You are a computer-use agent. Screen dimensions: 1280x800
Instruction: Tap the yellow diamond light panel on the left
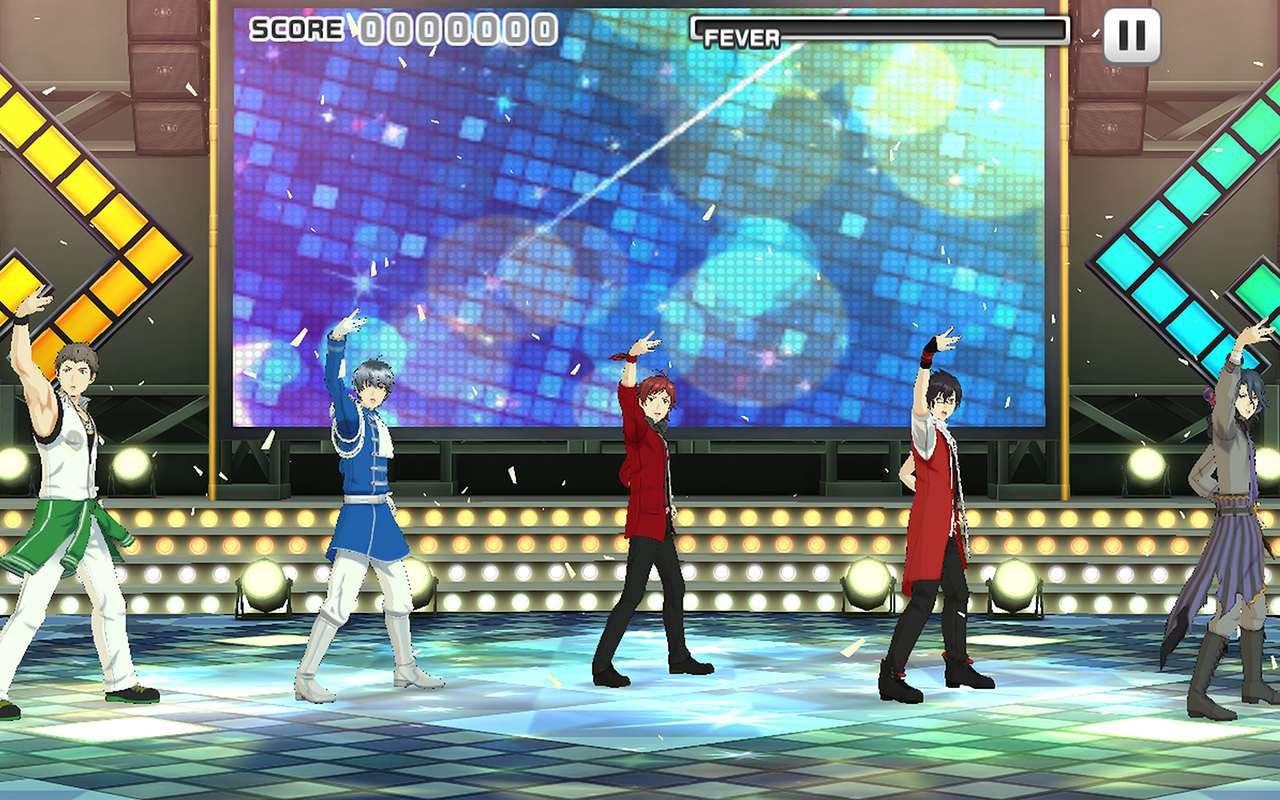[x=60, y=180]
